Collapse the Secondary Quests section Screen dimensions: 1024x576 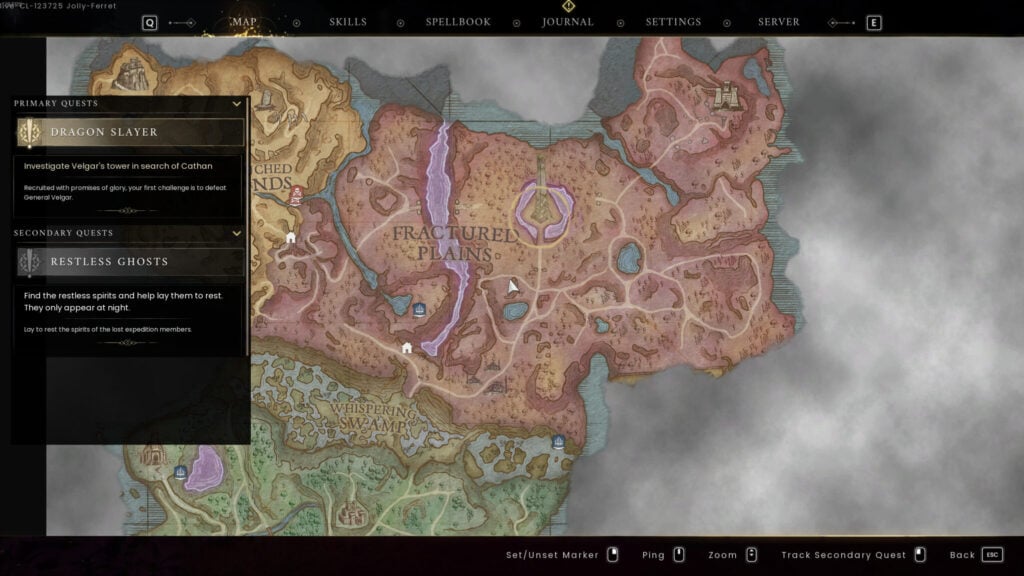click(237, 233)
